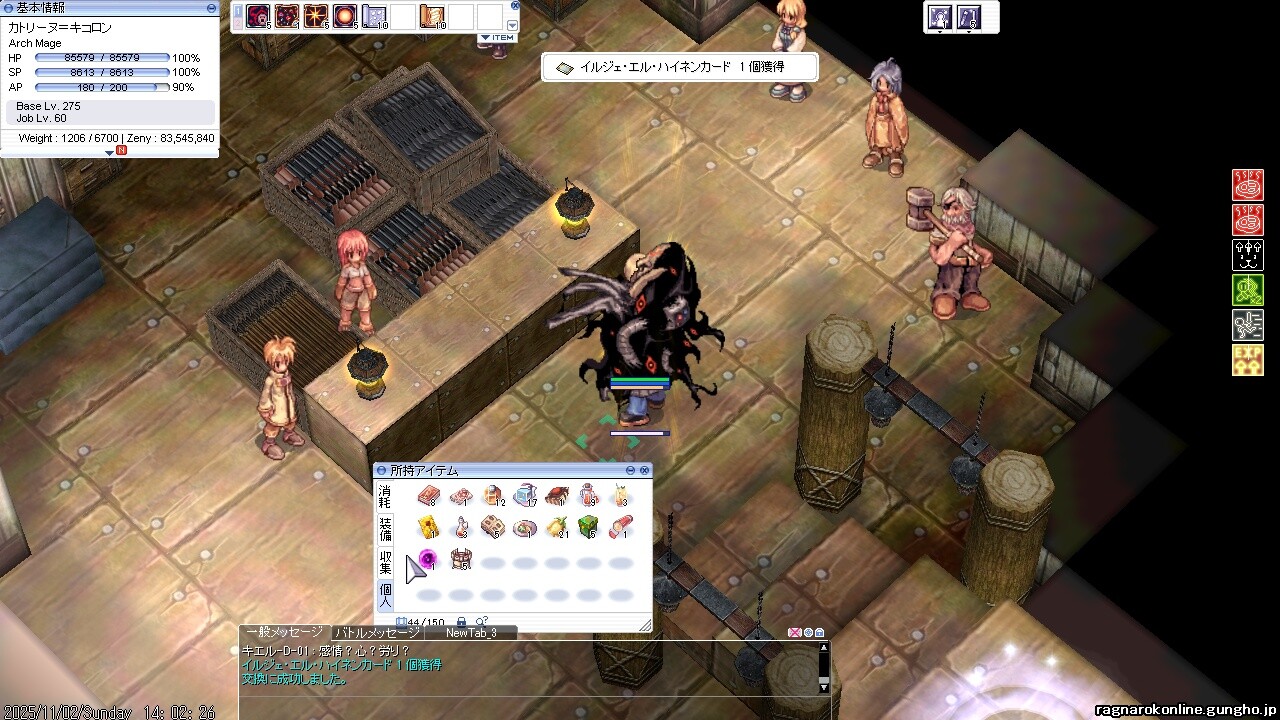Open the 装備 equipment tab
This screenshot has width=1280, height=720.
pos(385,529)
